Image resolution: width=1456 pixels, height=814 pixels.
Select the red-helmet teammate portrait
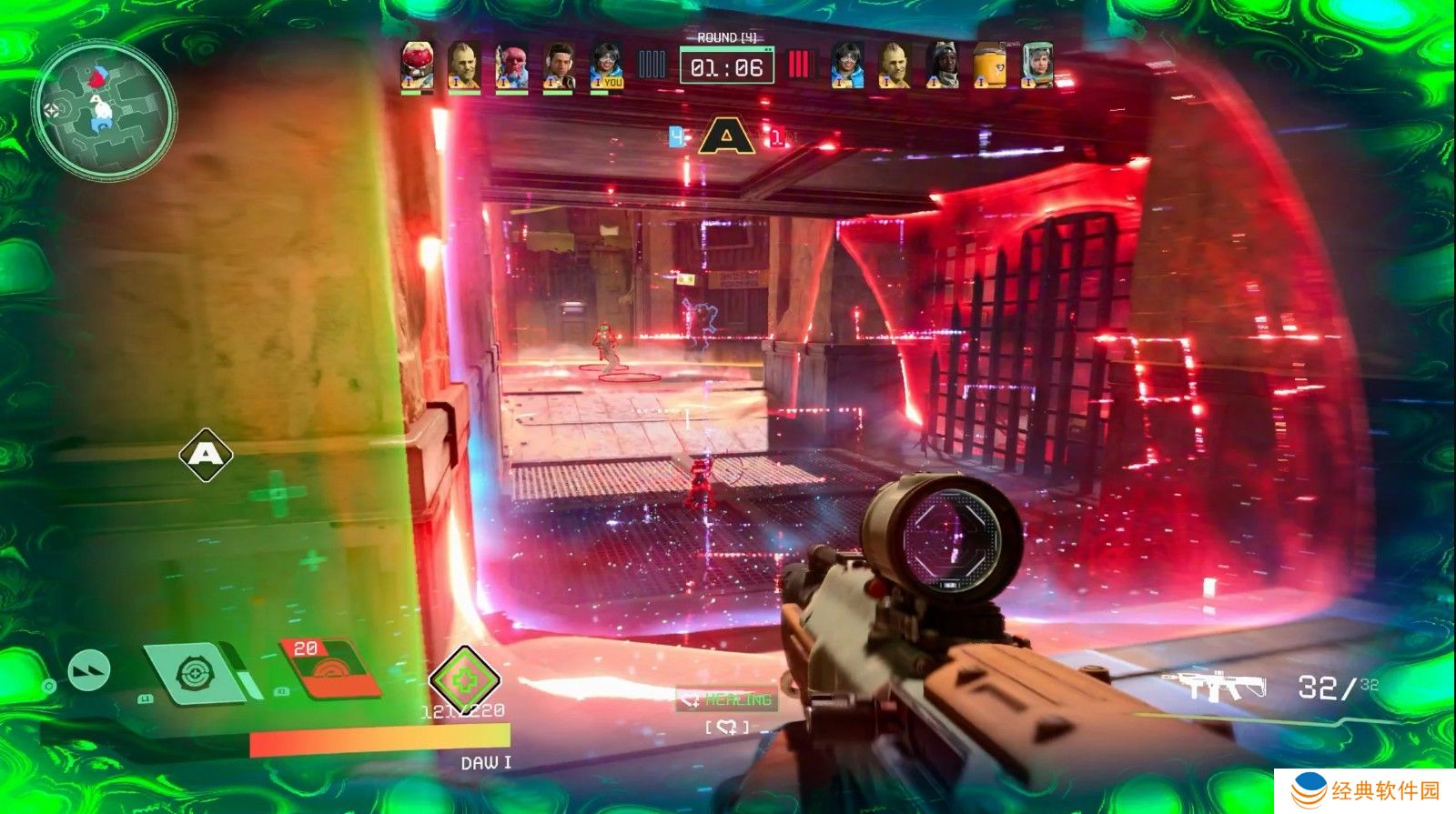[417, 65]
